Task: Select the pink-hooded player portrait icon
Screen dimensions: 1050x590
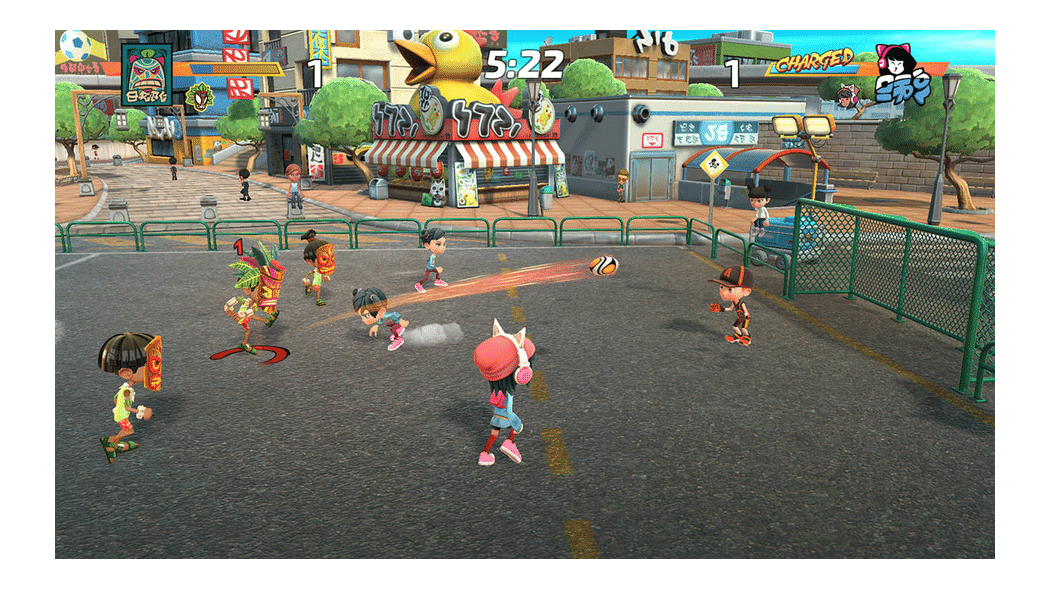Action: (x=848, y=95)
